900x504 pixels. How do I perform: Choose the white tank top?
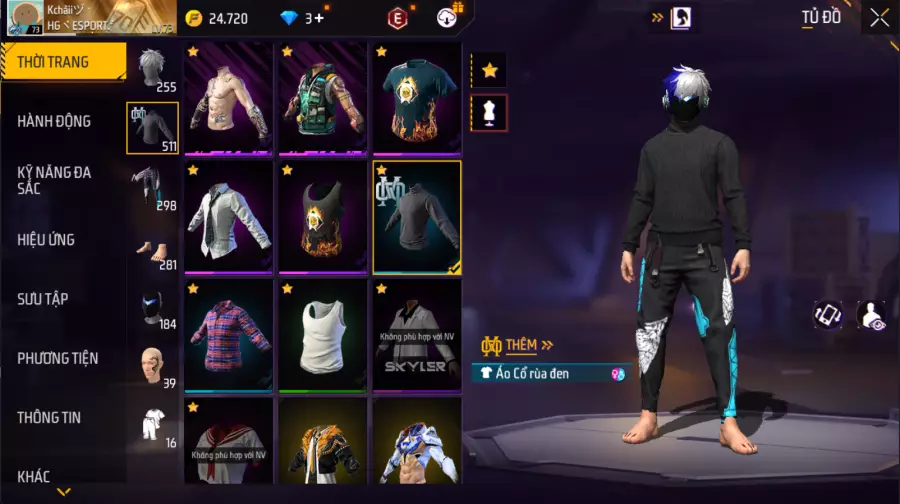pyautogui.click(x=322, y=335)
